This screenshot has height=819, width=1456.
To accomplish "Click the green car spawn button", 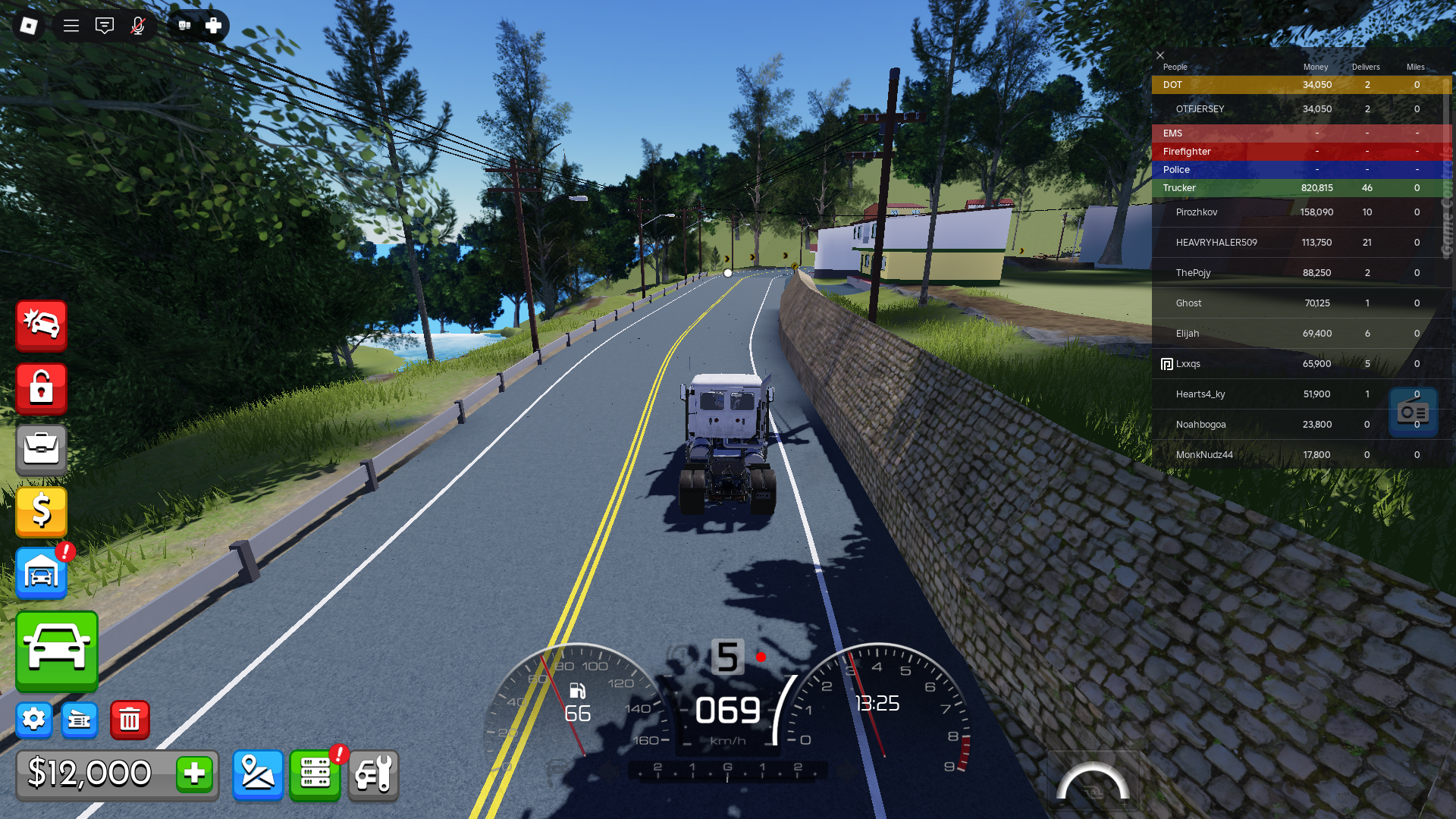I will click(x=57, y=651).
